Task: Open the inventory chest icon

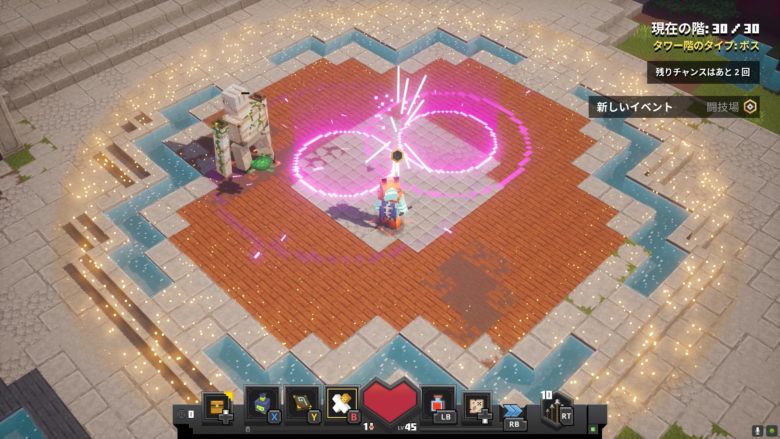Action: (217, 405)
